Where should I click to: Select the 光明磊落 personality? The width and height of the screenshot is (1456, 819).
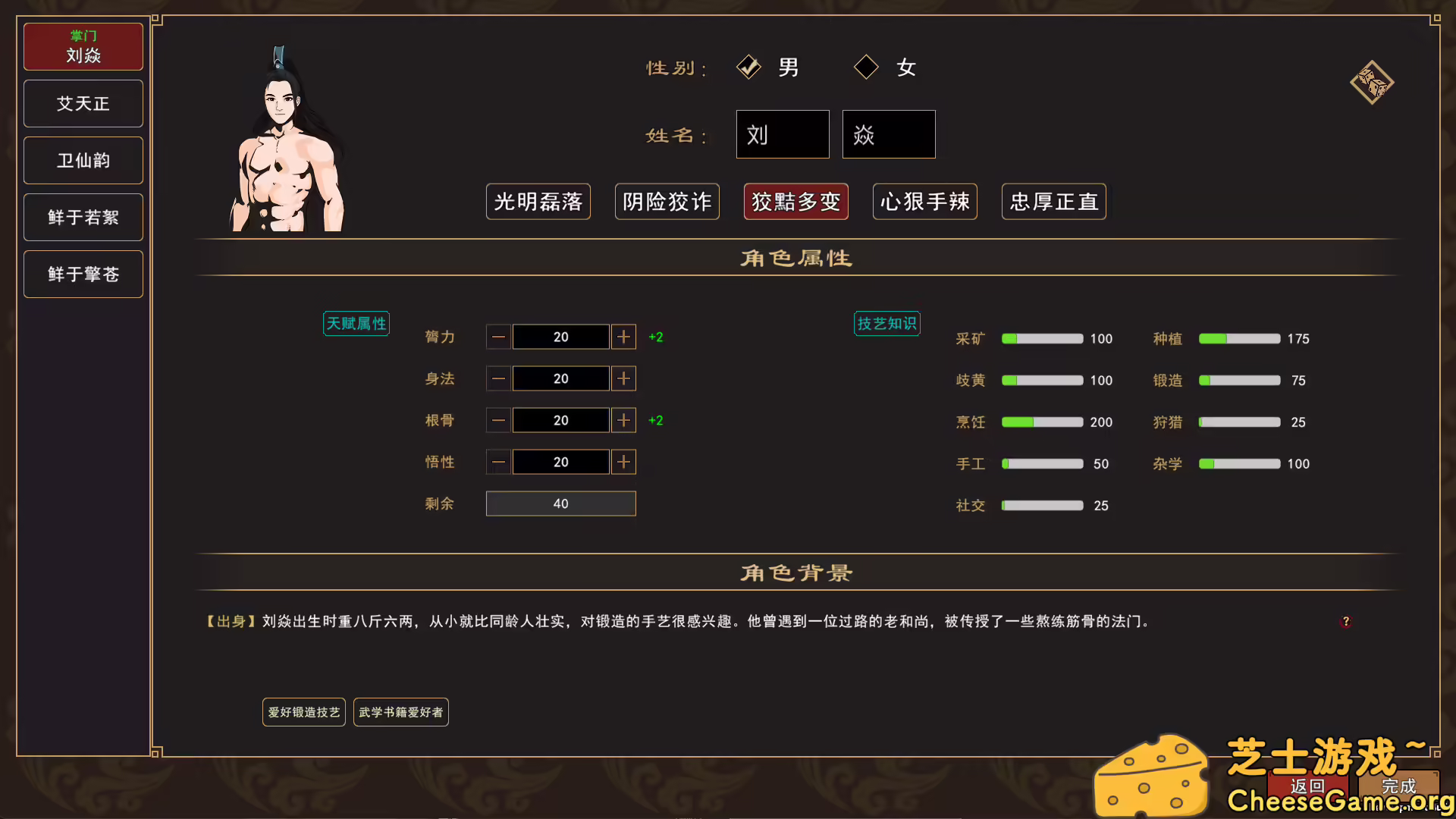coord(538,202)
